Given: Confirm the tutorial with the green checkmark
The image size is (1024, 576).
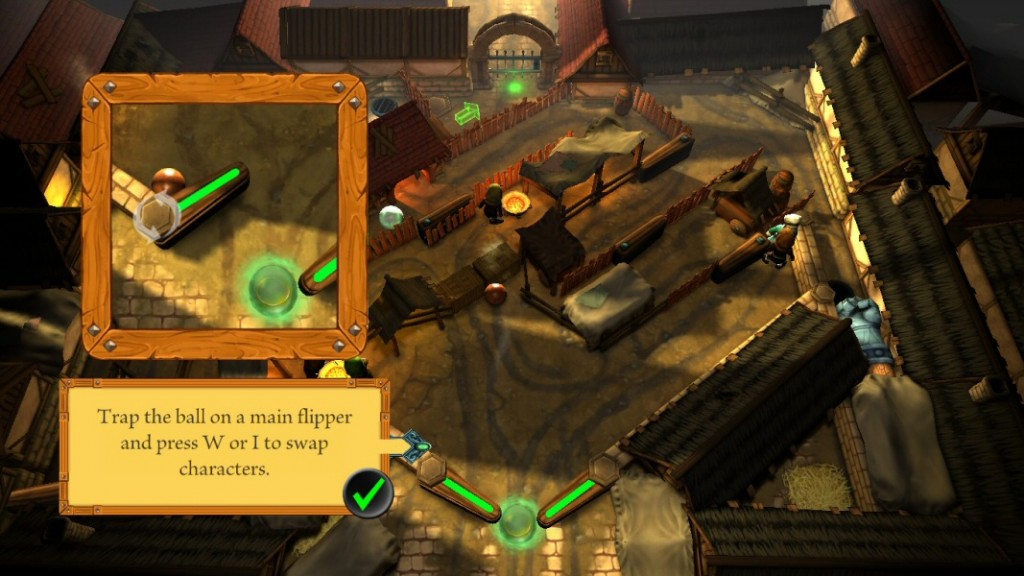Looking at the screenshot, I should (367, 492).
